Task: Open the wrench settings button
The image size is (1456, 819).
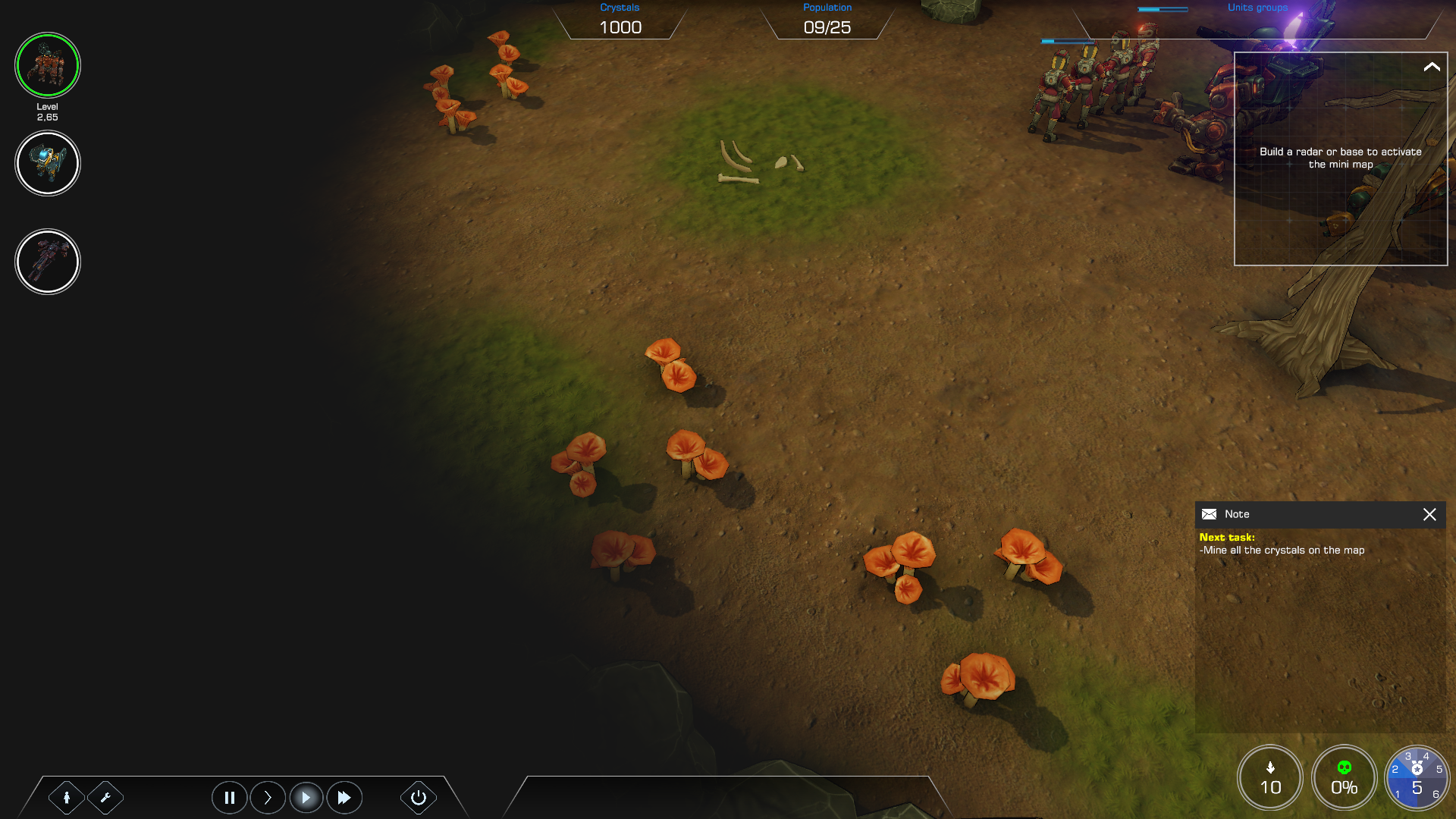Action: coord(105,798)
